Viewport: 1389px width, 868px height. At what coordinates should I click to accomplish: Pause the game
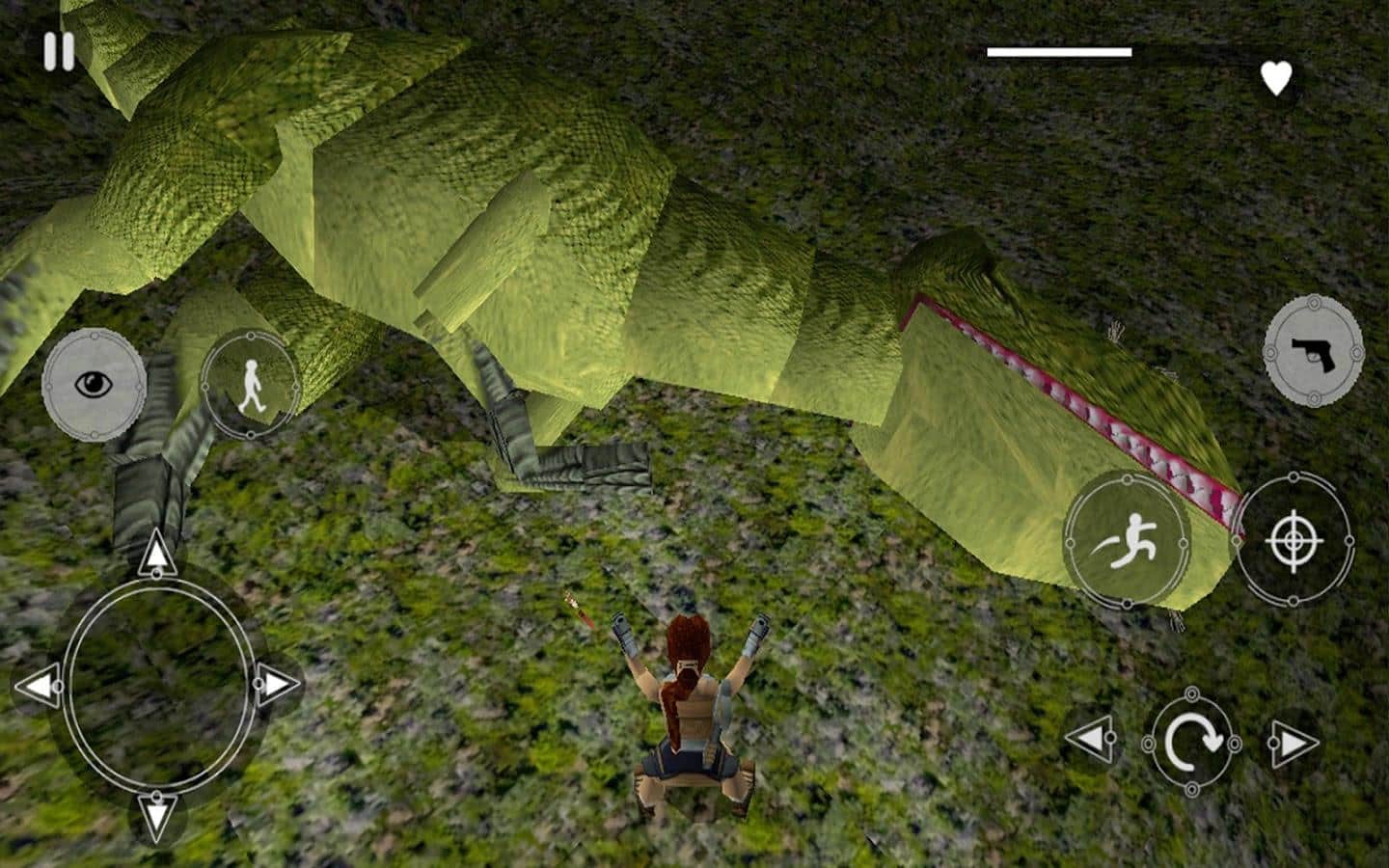[59, 51]
